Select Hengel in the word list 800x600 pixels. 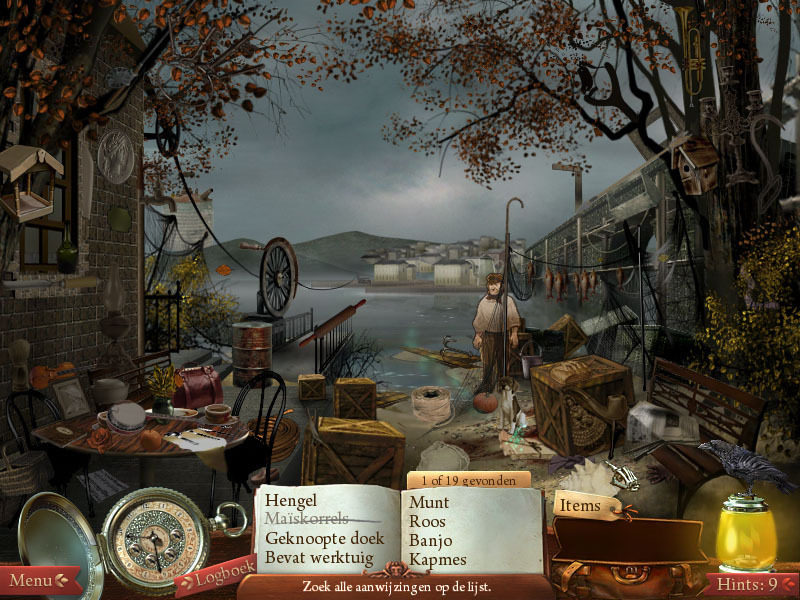coord(290,500)
